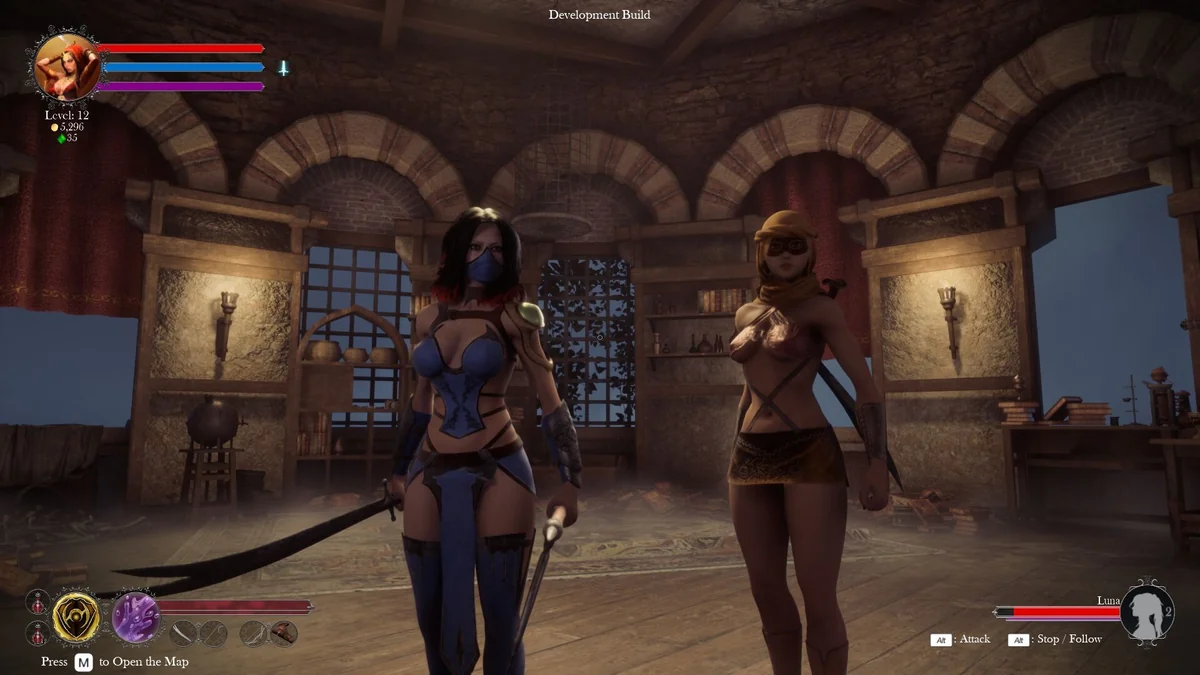This screenshot has height=675, width=1200.
Task: Select the curved blade weapon slot
Action: 184,633
